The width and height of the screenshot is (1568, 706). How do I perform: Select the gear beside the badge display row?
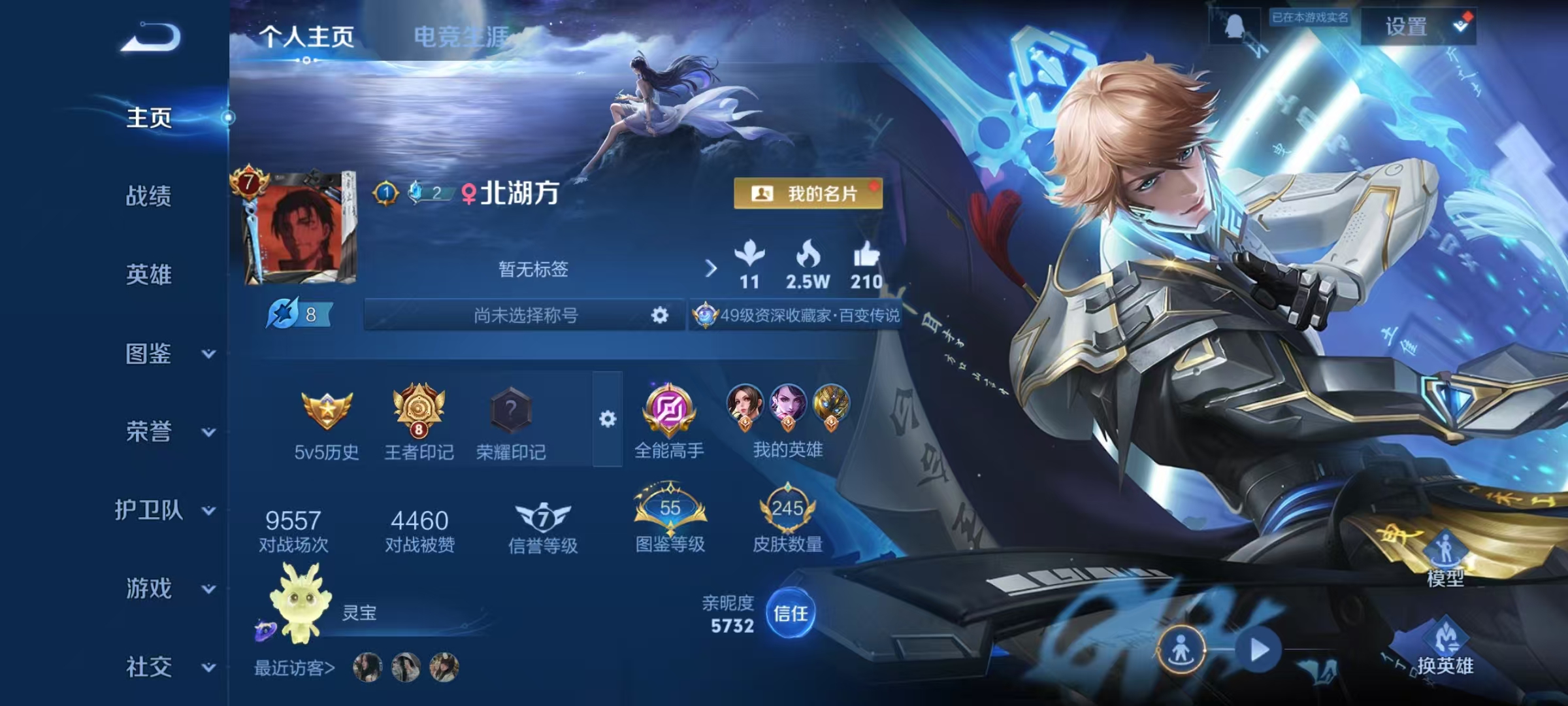pyautogui.click(x=609, y=418)
